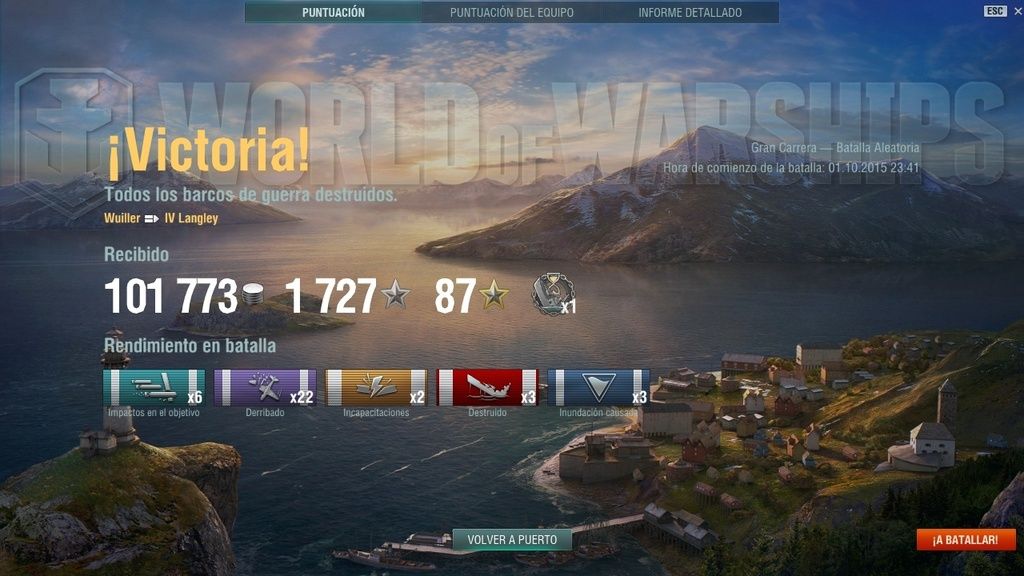
Task: Inspect the achievement medal icon
Action: [x=551, y=294]
